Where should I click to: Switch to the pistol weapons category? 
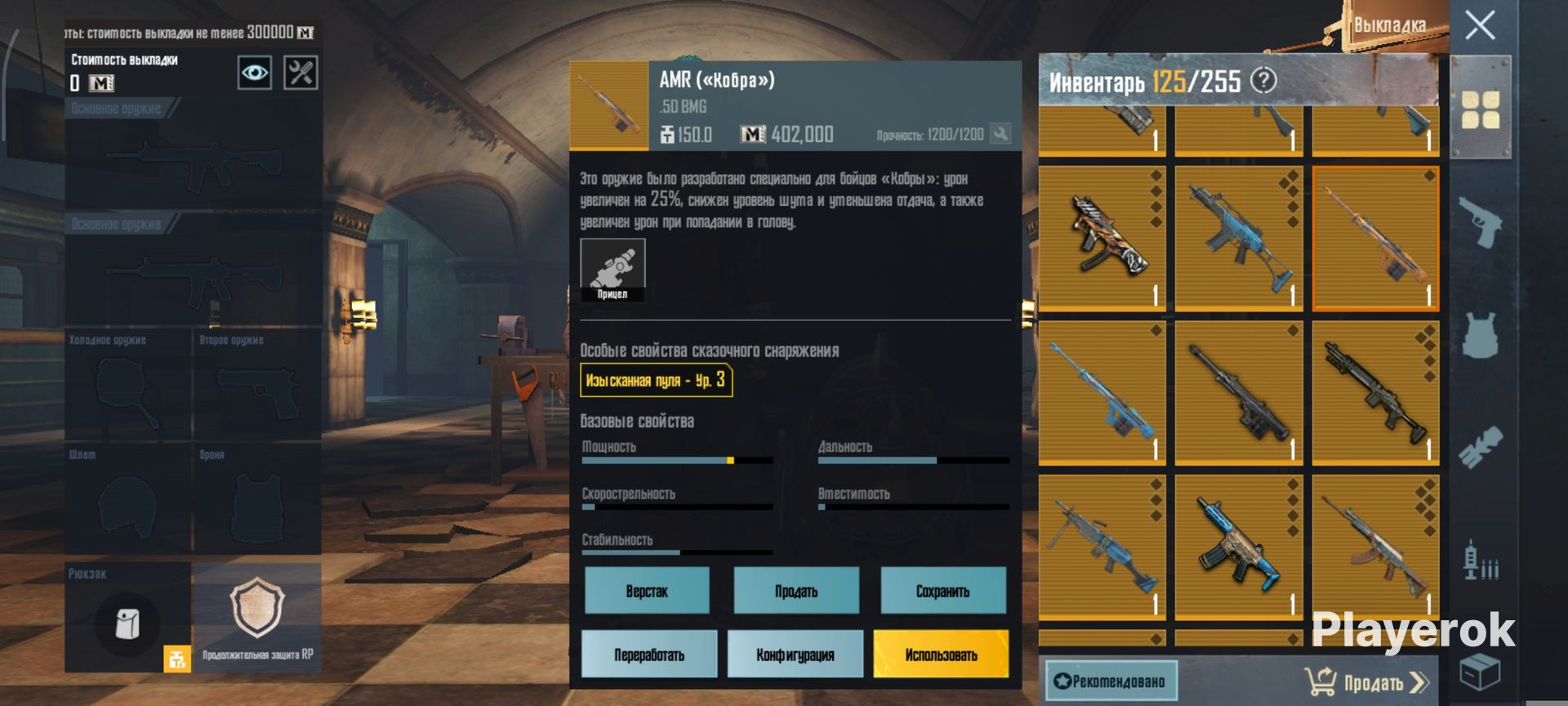pyautogui.click(x=1480, y=221)
